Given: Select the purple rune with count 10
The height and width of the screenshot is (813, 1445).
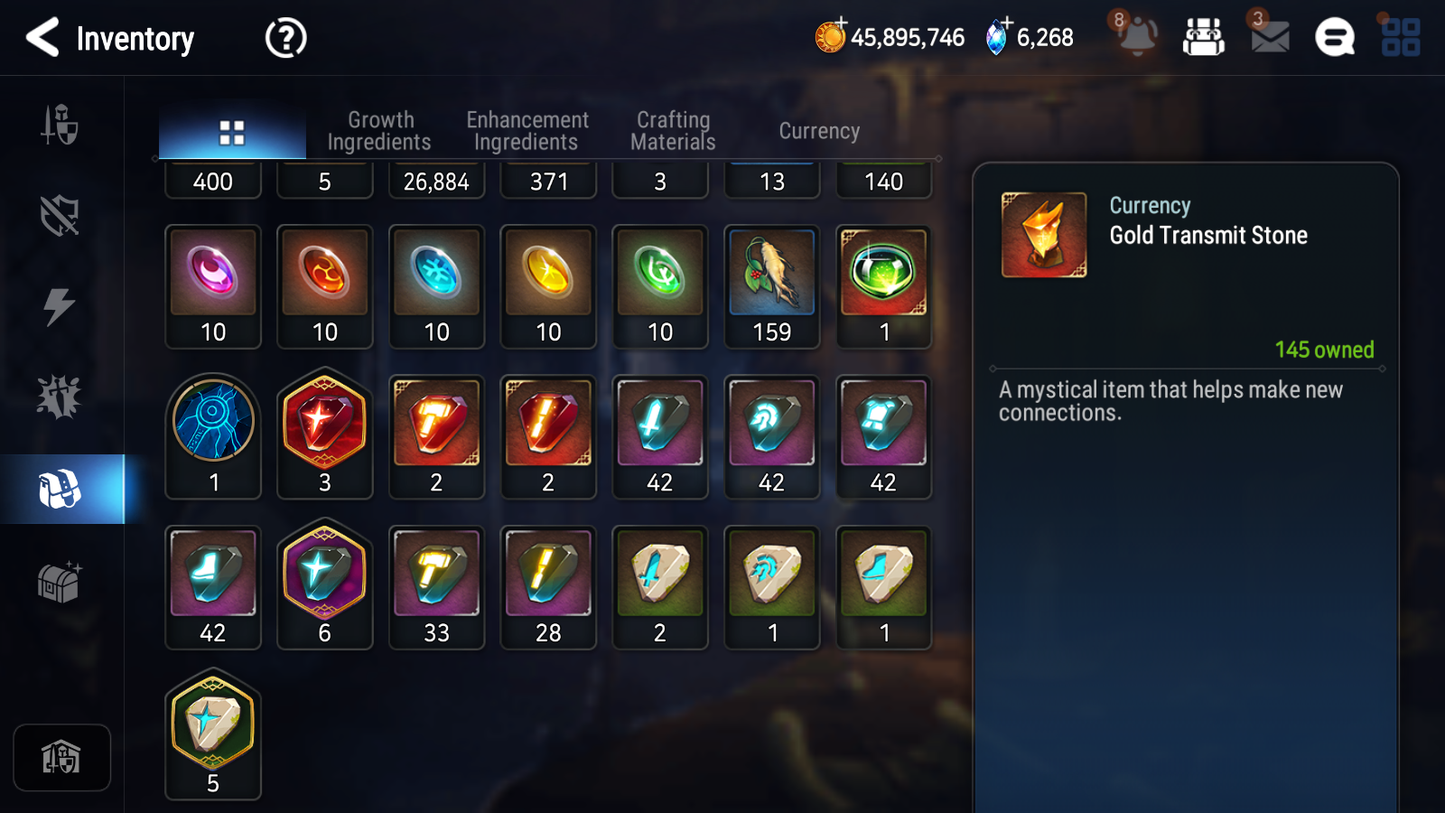Looking at the screenshot, I should (213, 286).
